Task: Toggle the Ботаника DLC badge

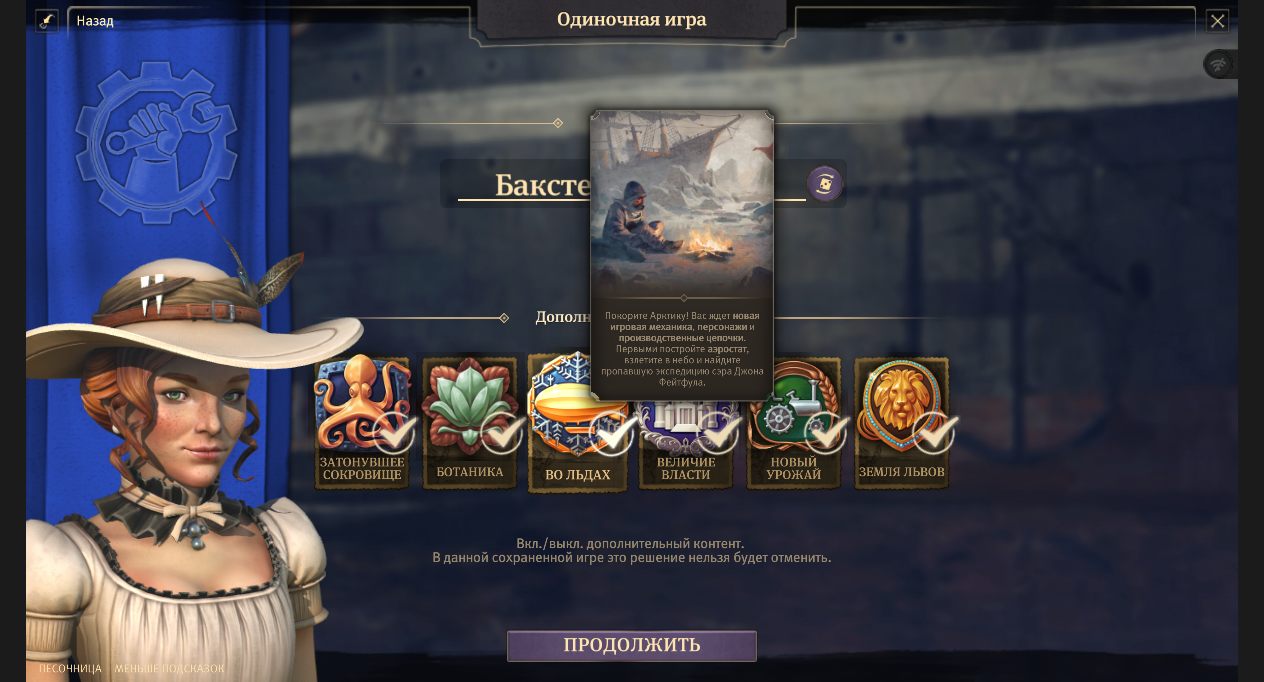Action: [x=470, y=422]
